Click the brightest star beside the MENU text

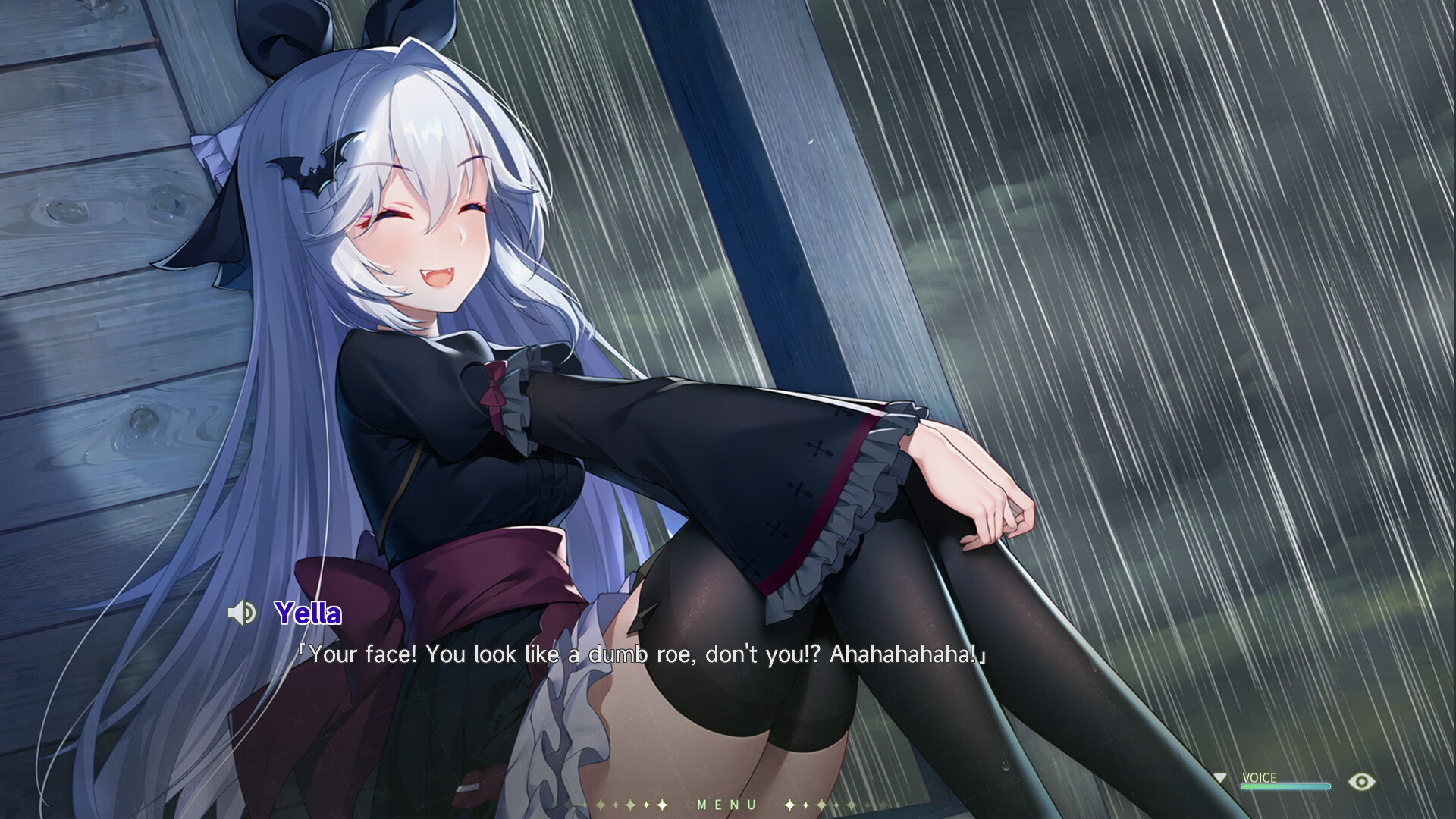tap(662, 804)
